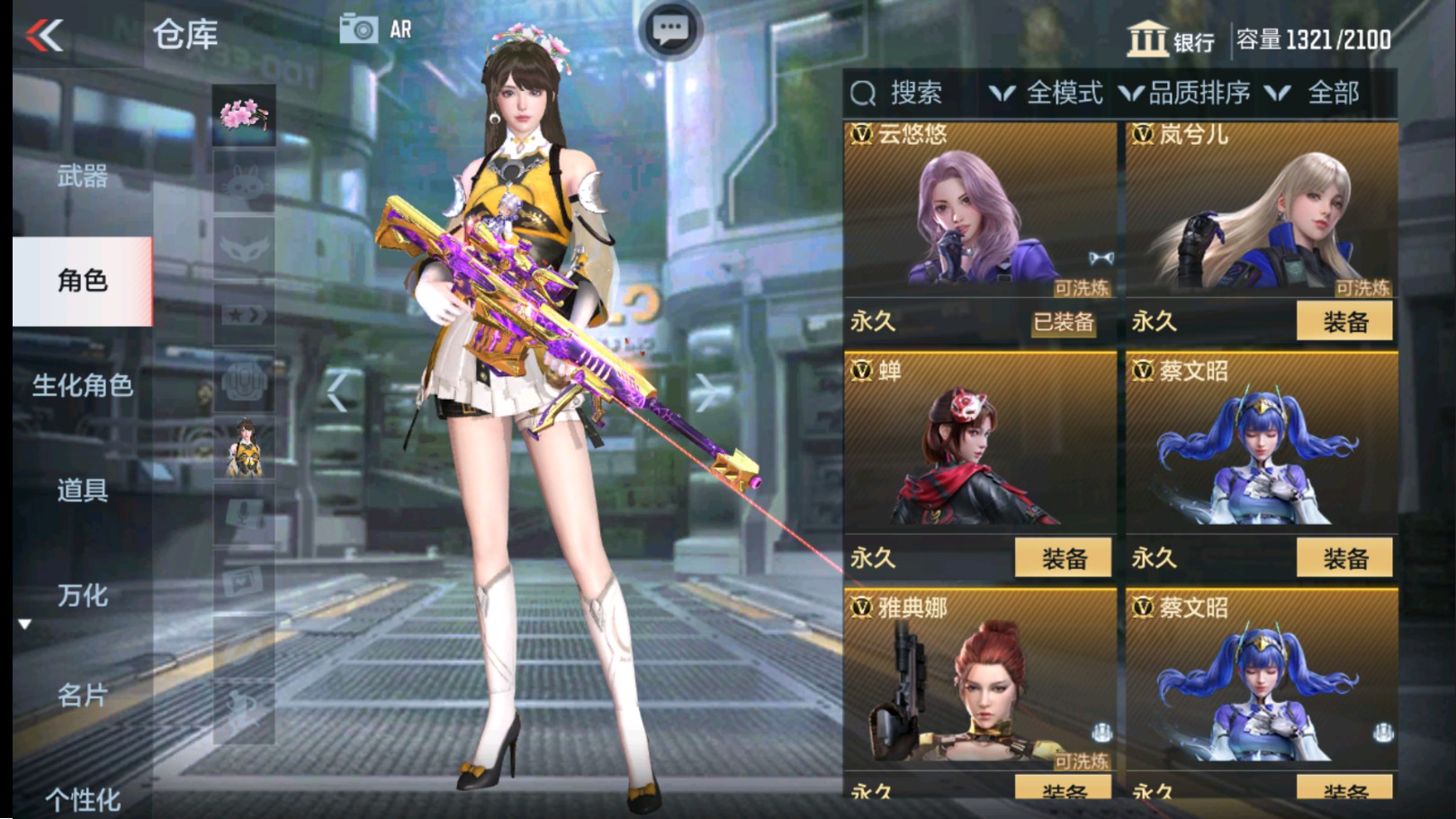1456x819 pixels.
Task: Select the star badge slot icon
Action: (243, 313)
